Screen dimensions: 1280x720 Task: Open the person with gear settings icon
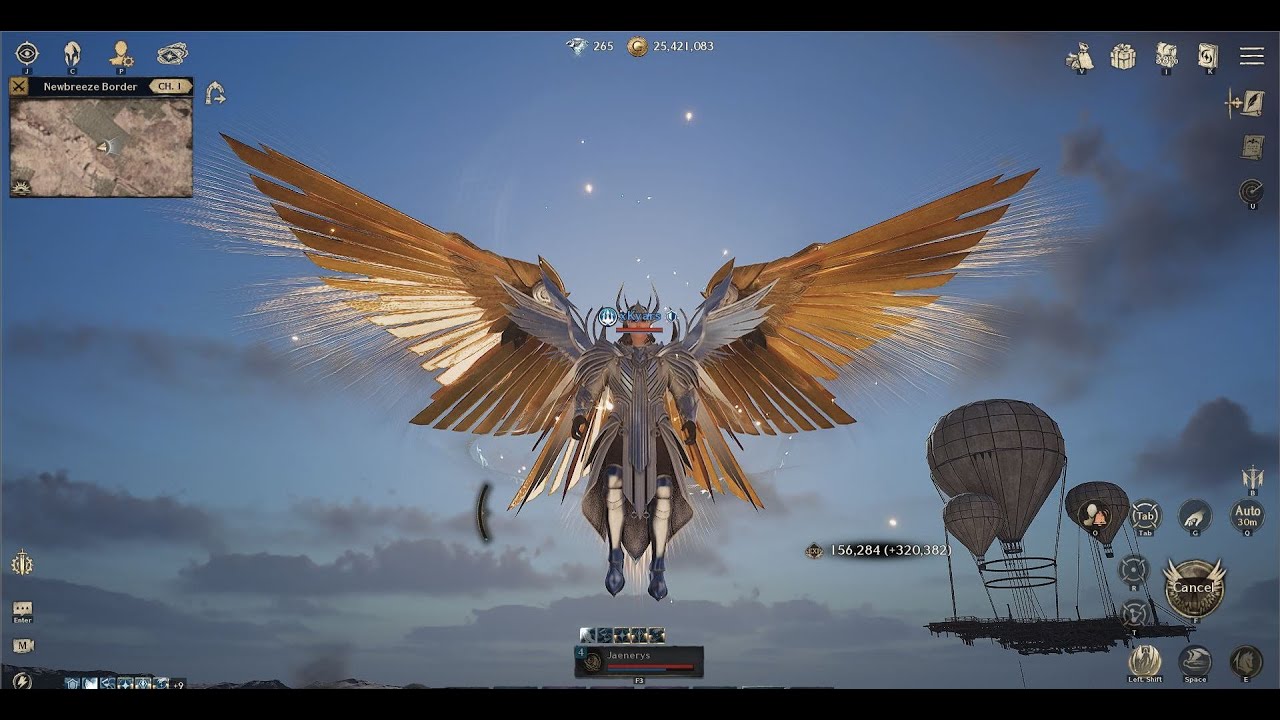(x=121, y=53)
